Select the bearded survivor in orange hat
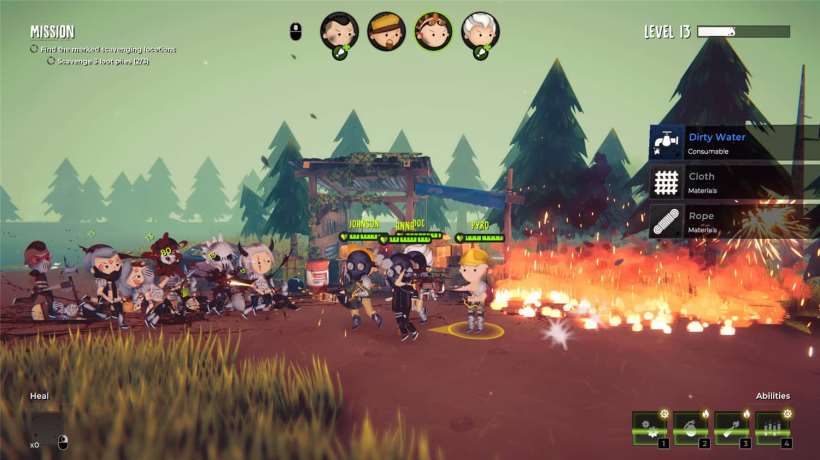Image resolution: width=820 pixels, height=460 pixels. (386, 31)
